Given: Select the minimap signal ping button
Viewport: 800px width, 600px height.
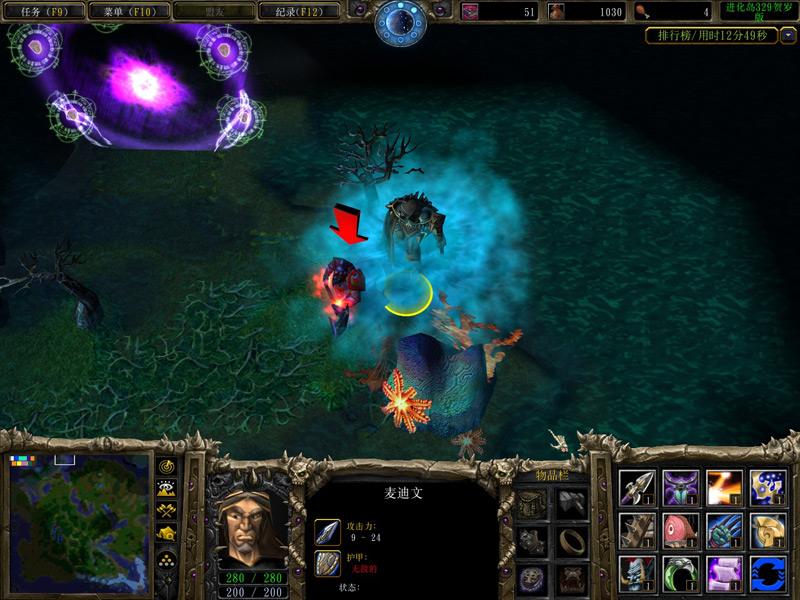Looking at the screenshot, I should pyautogui.click(x=166, y=467).
